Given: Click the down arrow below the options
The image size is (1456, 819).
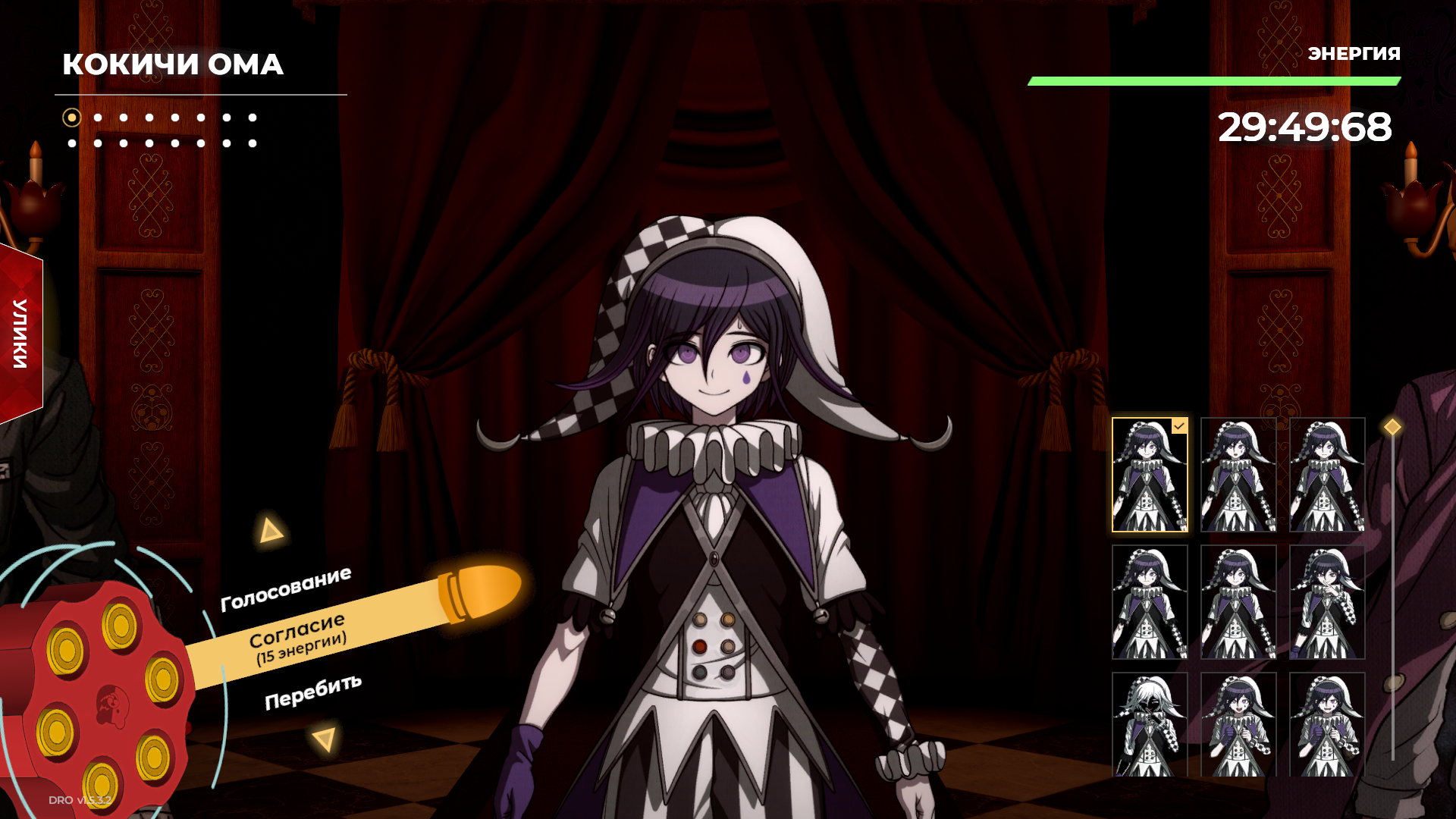Looking at the screenshot, I should [x=325, y=739].
